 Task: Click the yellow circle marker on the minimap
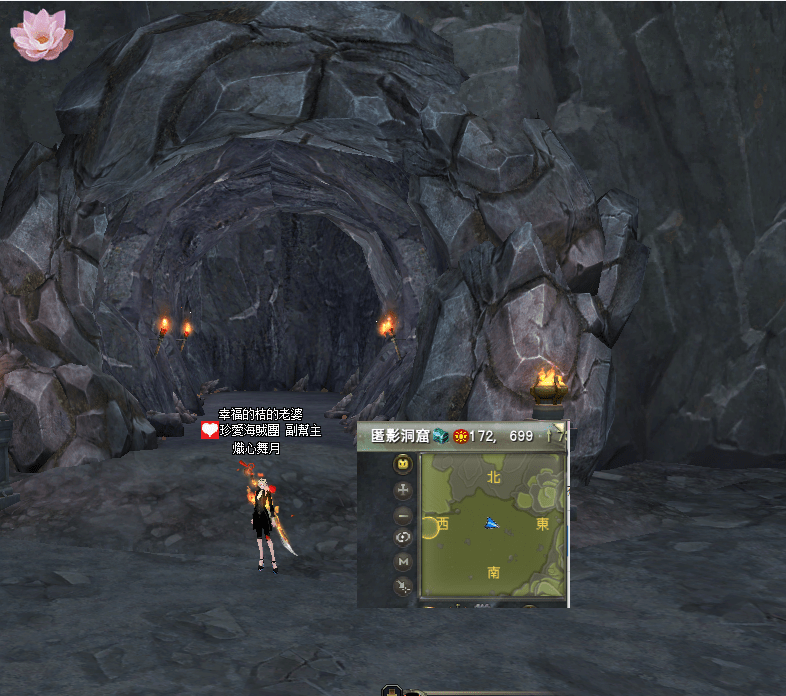432,527
